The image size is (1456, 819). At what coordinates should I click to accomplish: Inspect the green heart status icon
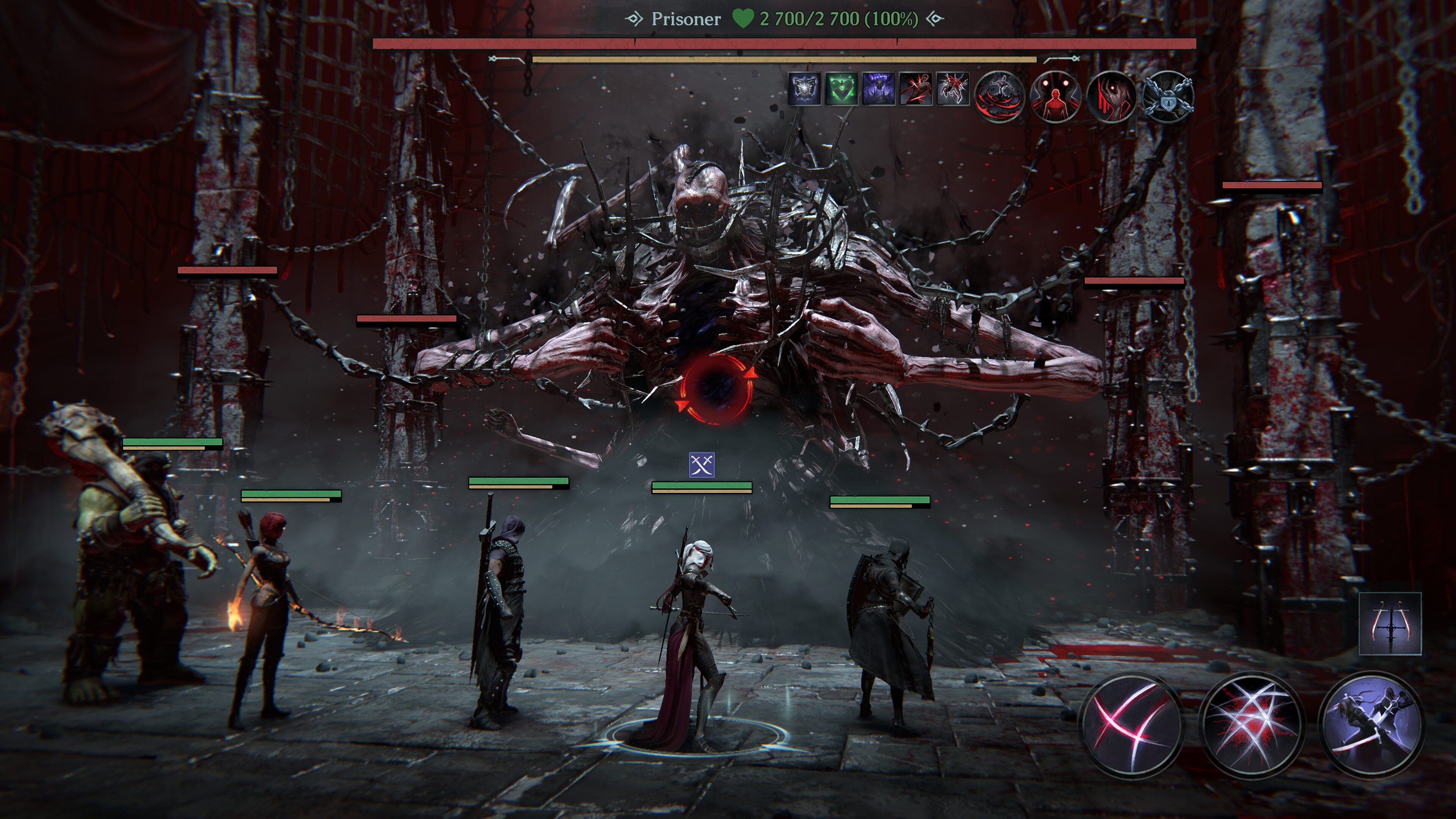point(842,89)
